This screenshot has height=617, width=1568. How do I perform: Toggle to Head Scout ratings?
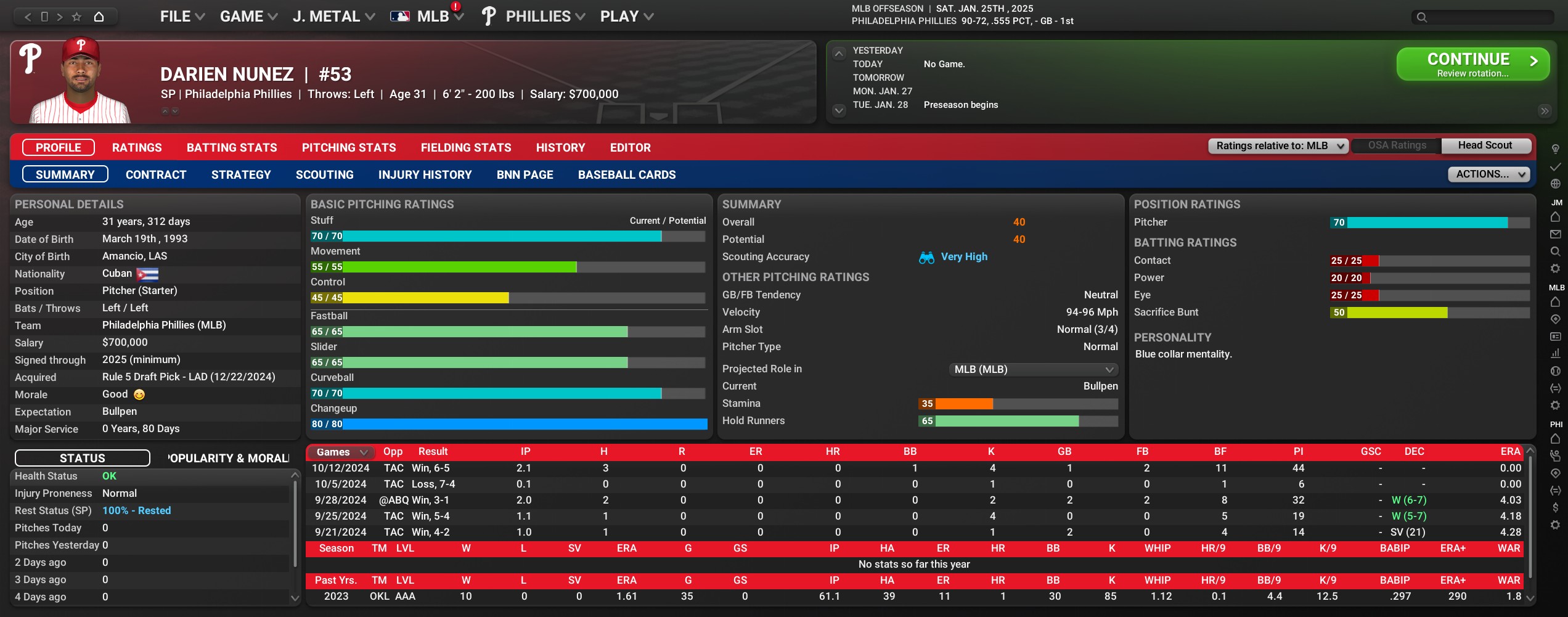[x=1484, y=145]
